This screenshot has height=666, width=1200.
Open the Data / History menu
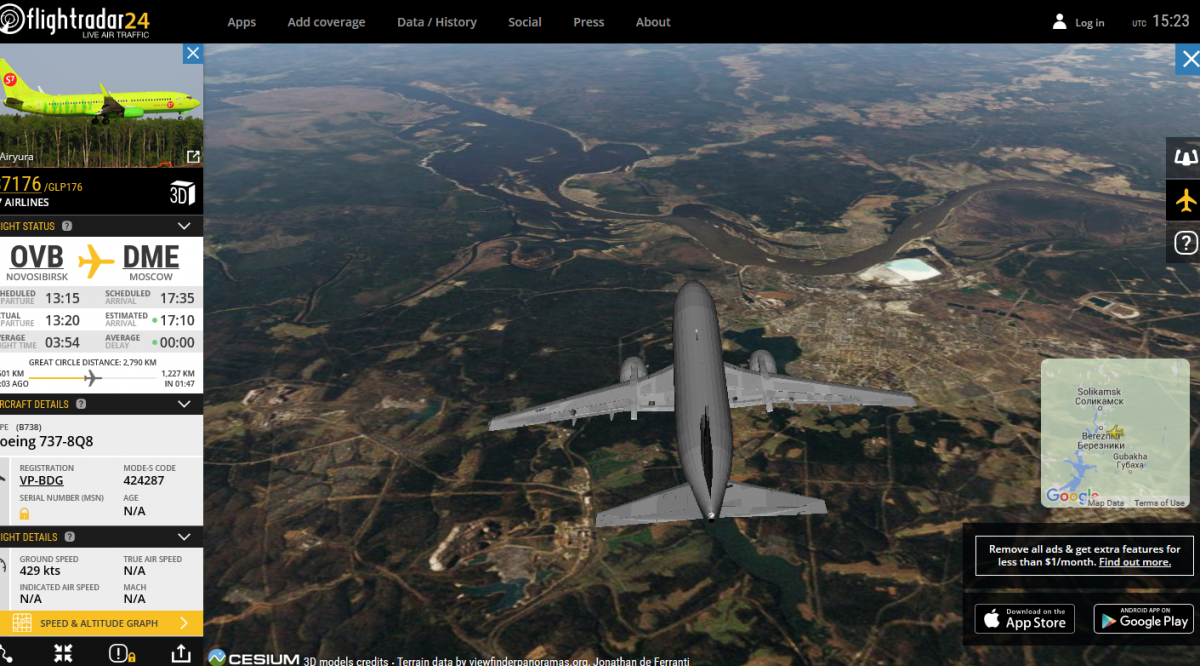pyautogui.click(x=436, y=22)
